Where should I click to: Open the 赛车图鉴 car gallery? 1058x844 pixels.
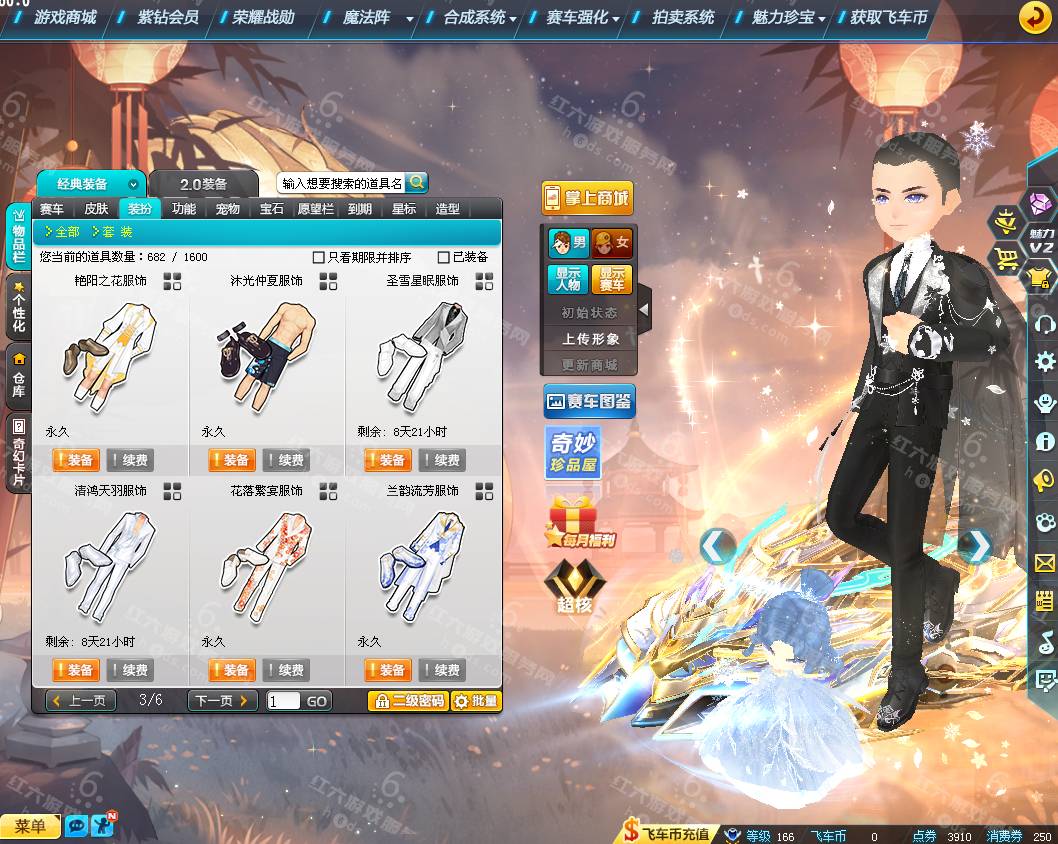click(590, 402)
